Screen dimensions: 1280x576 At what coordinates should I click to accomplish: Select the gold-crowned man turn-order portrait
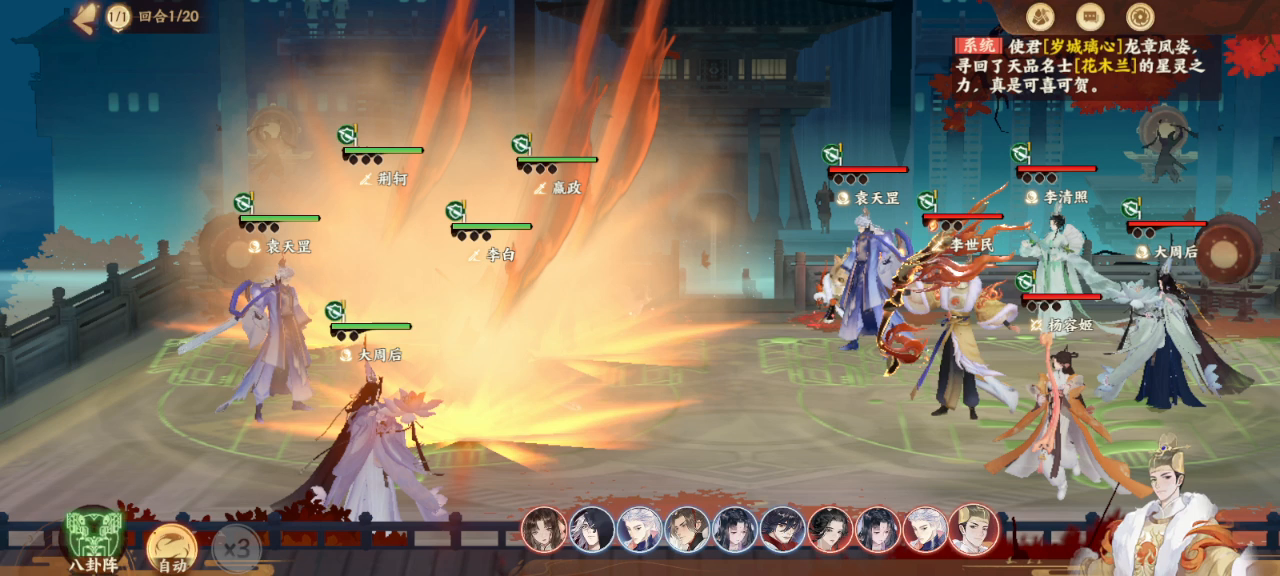click(x=973, y=530)
